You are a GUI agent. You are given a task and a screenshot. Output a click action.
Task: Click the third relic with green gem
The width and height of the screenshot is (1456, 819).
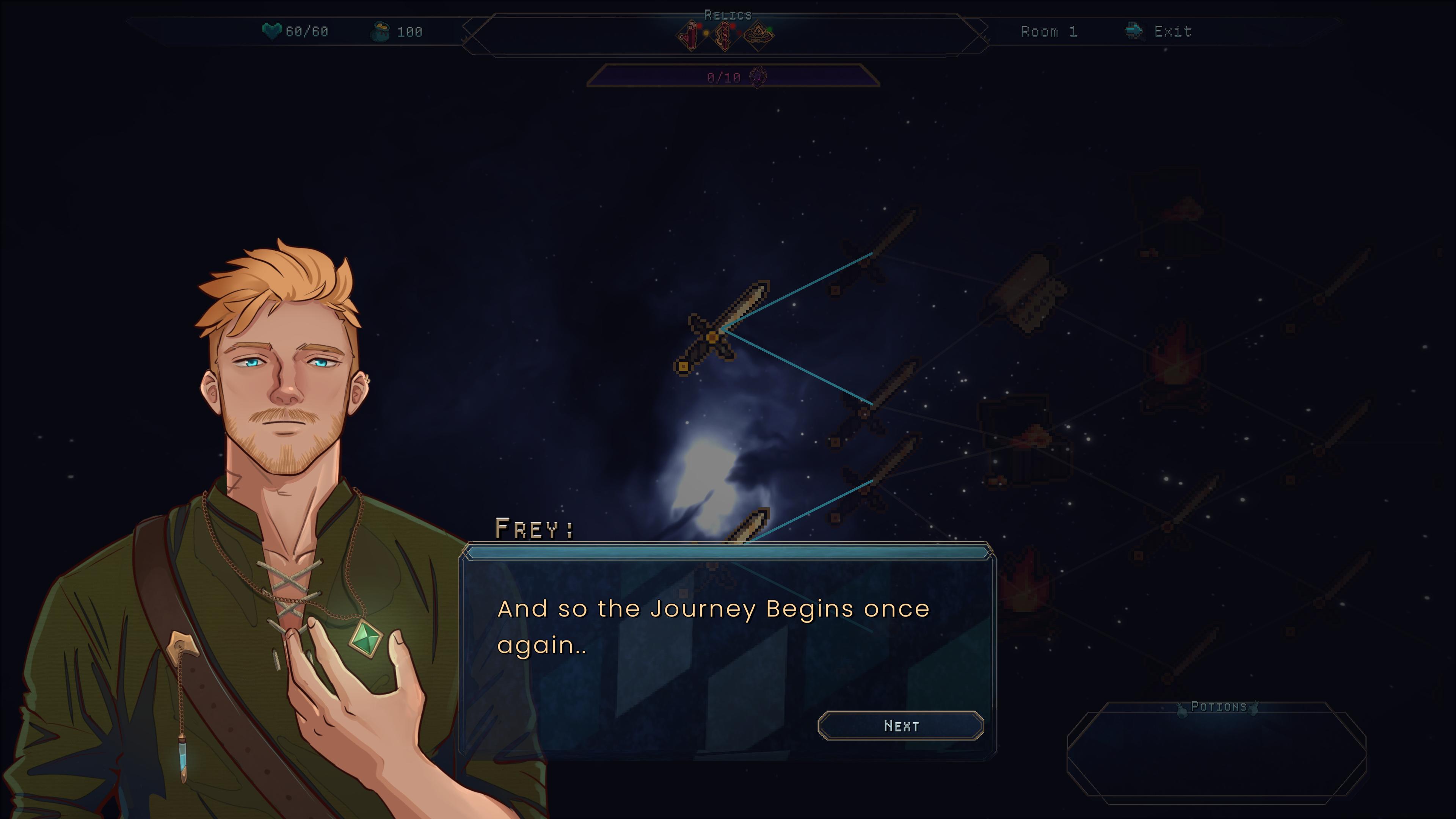coord(760,36)
